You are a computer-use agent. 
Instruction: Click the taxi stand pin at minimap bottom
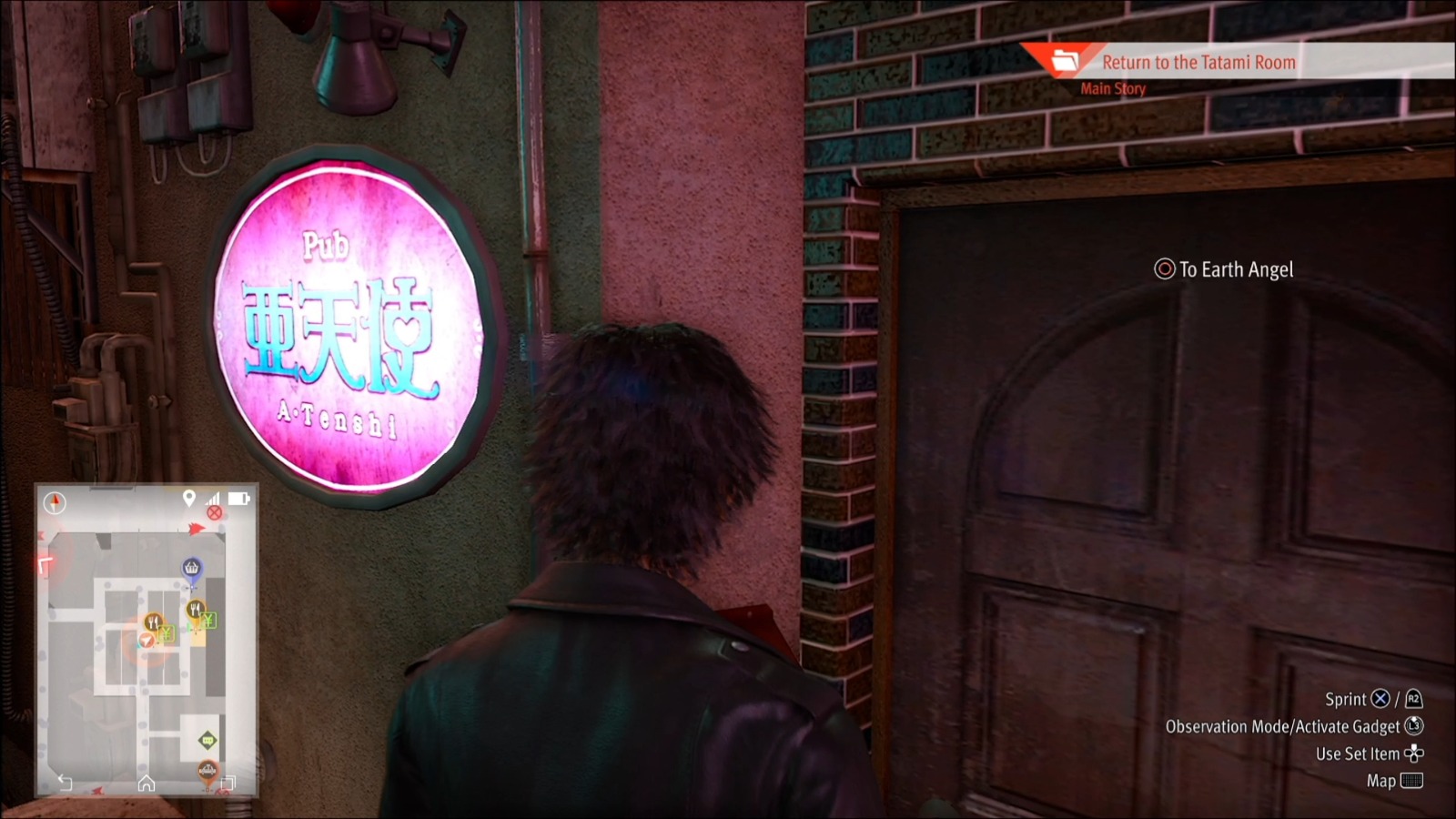[x=208, y=771]
